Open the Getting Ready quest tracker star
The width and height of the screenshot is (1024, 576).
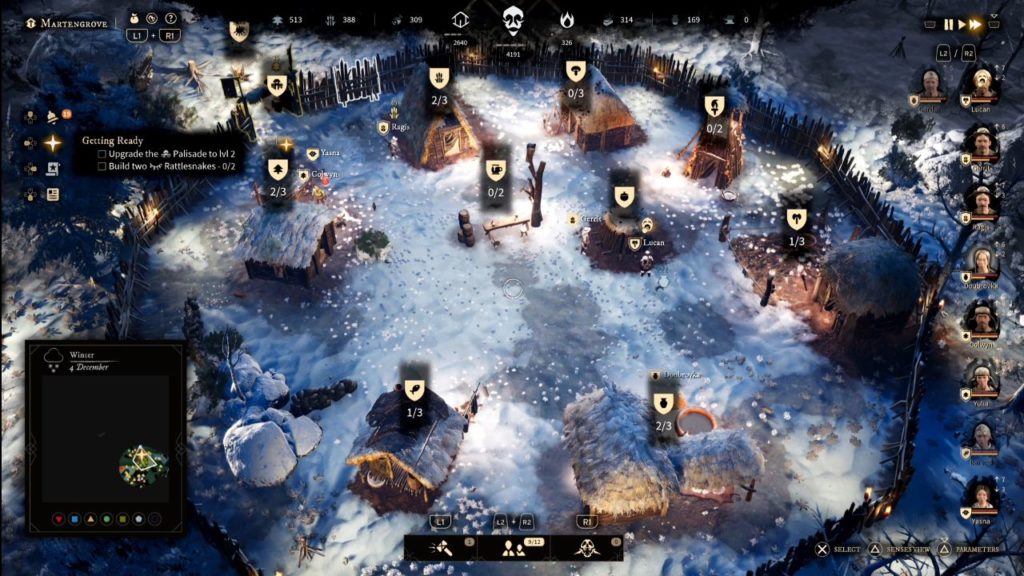coord(52,143)
